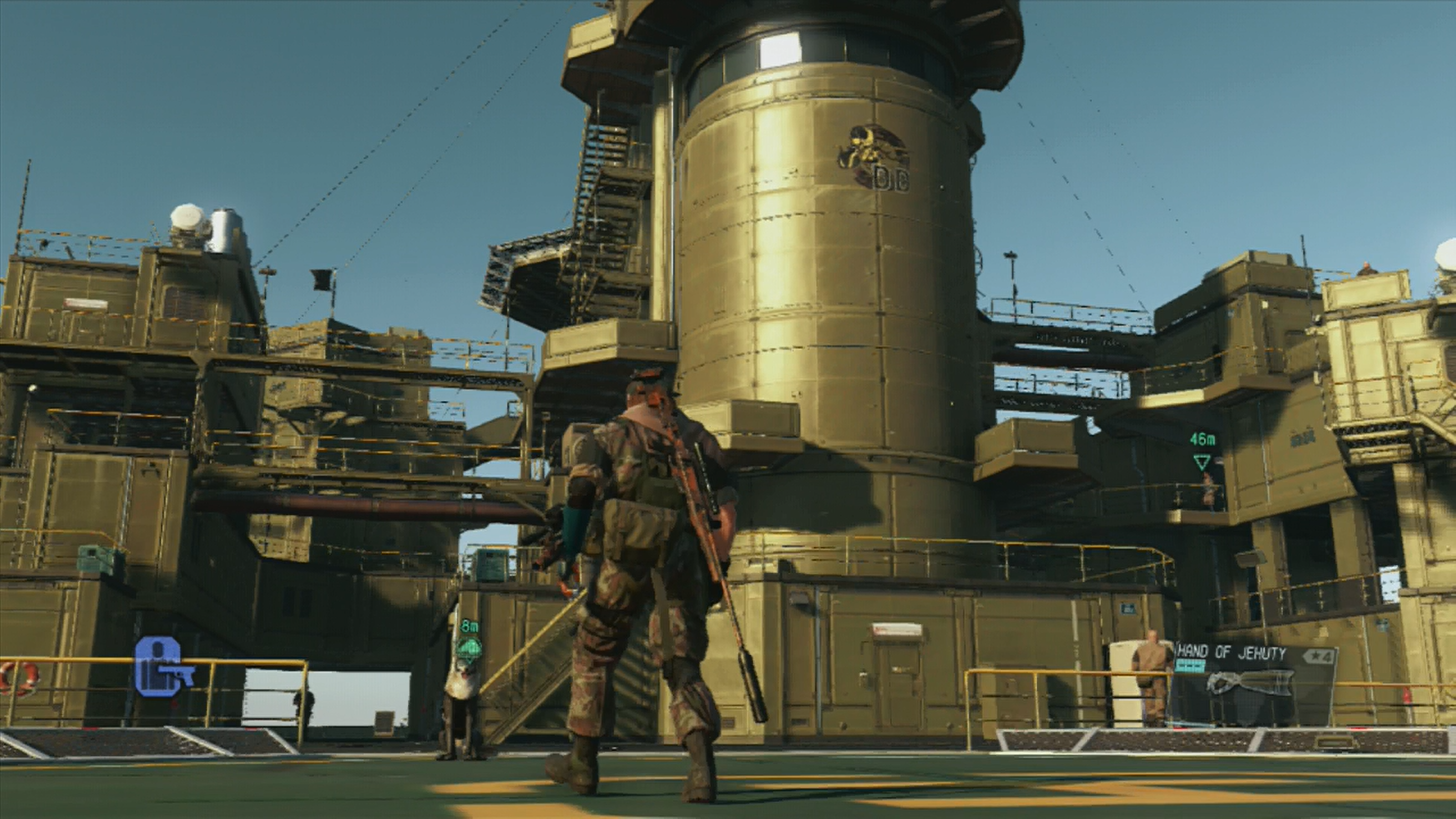This screenshot has height=819, width=1456.
Task: Click the blue soldier-with-pistol icon
Action: 162,667
